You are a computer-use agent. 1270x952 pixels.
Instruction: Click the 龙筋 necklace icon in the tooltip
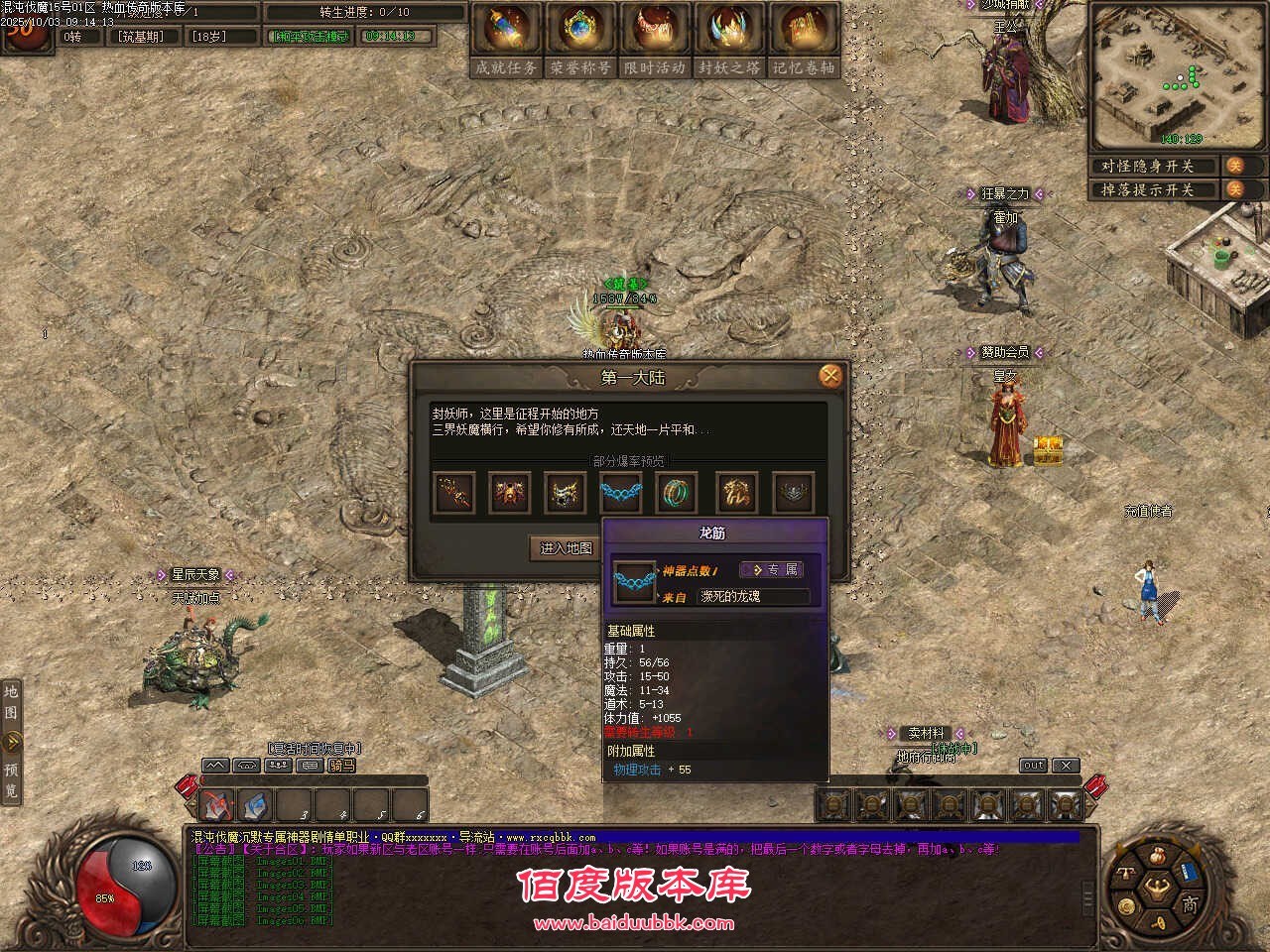pyautogui.click(x=636, y=582)
